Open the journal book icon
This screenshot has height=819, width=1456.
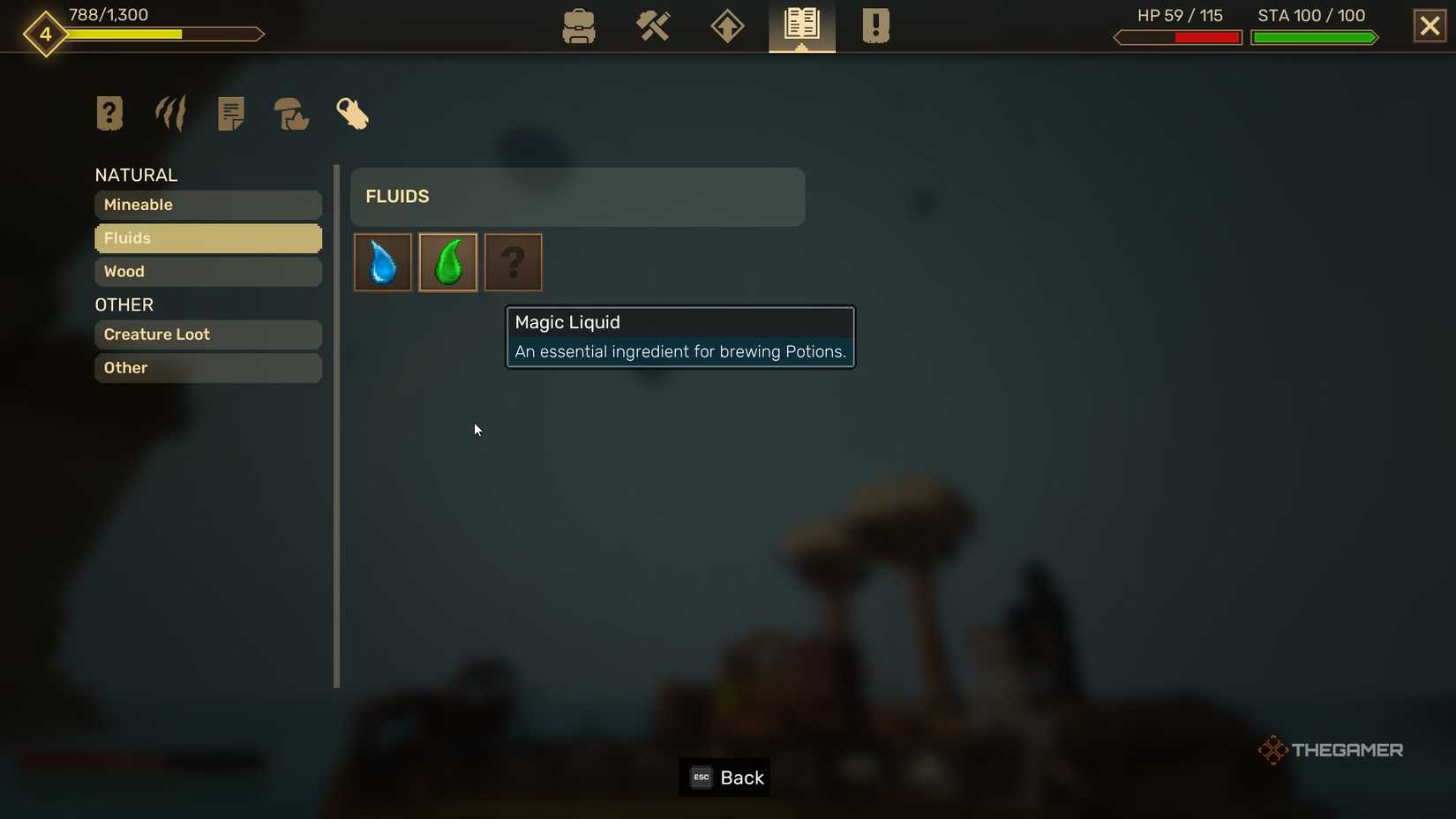[x=800, y=26]
